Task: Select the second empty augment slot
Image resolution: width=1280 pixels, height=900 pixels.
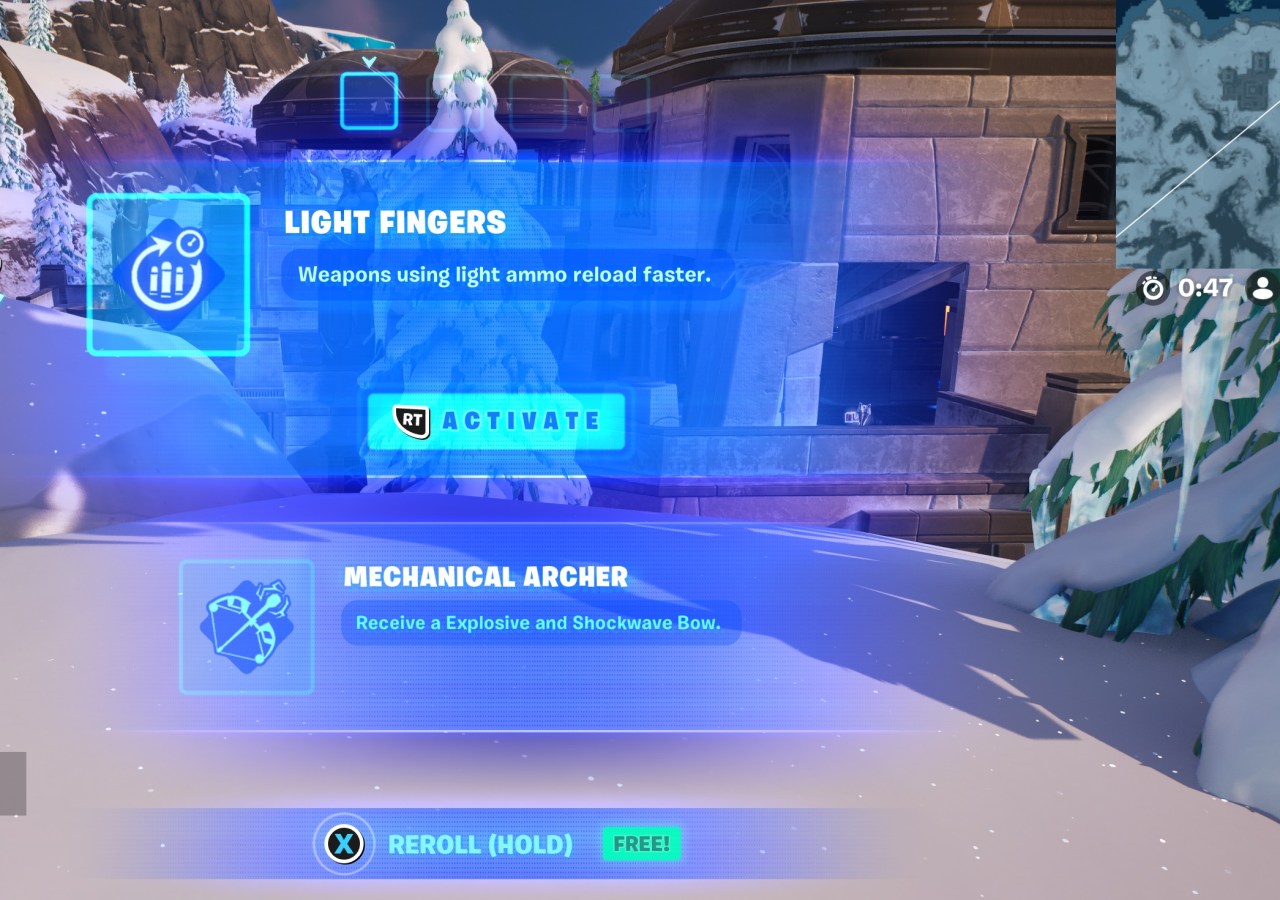Action: tap(453, 102)
